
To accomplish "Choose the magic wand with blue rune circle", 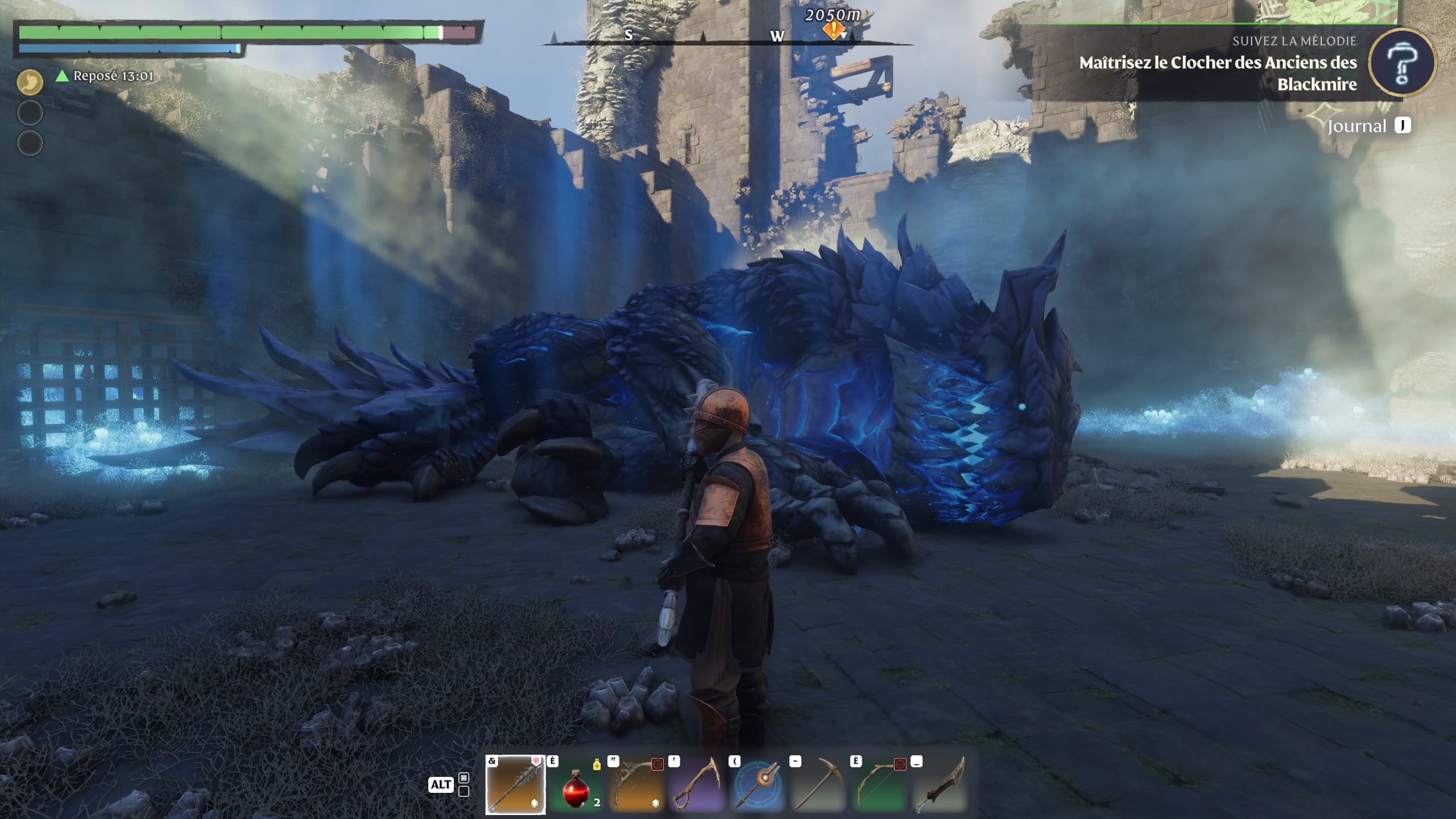I will [x=758, y=785].
